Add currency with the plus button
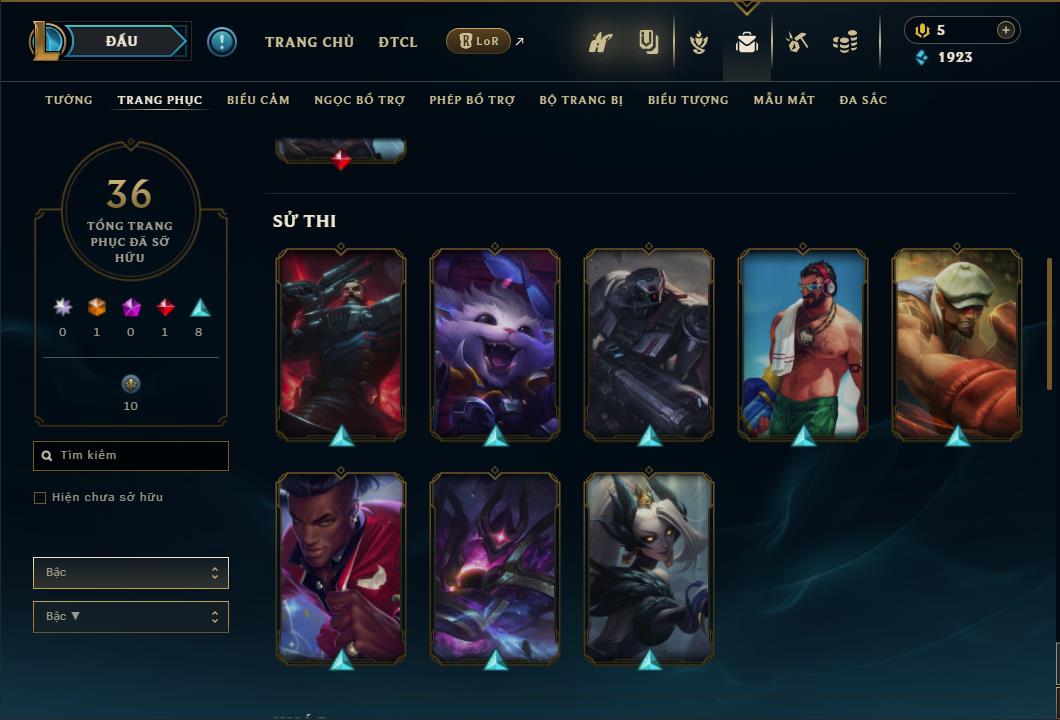 click(x=1006, y=30)
